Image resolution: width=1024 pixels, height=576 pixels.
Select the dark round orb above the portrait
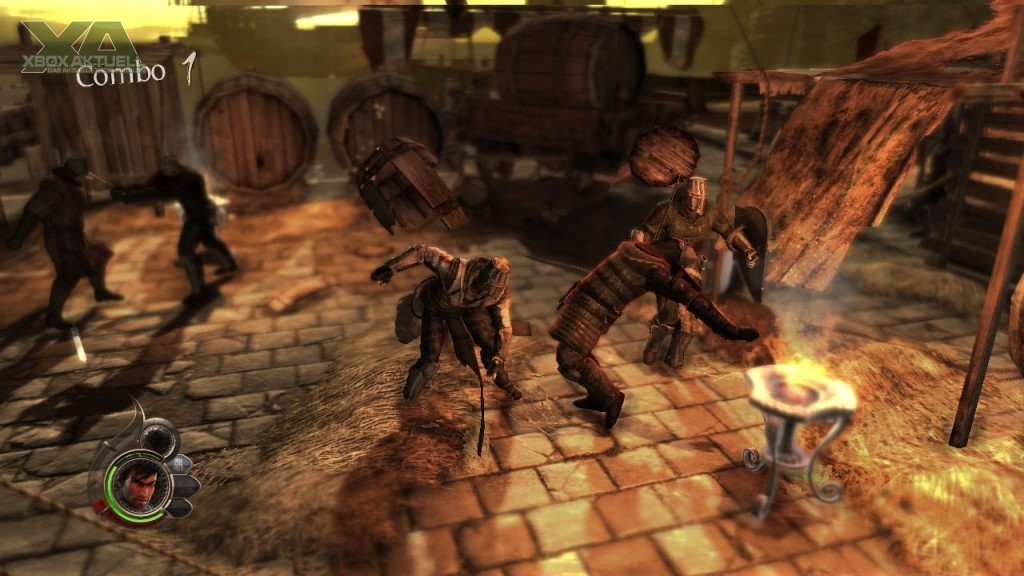(157, 438)
